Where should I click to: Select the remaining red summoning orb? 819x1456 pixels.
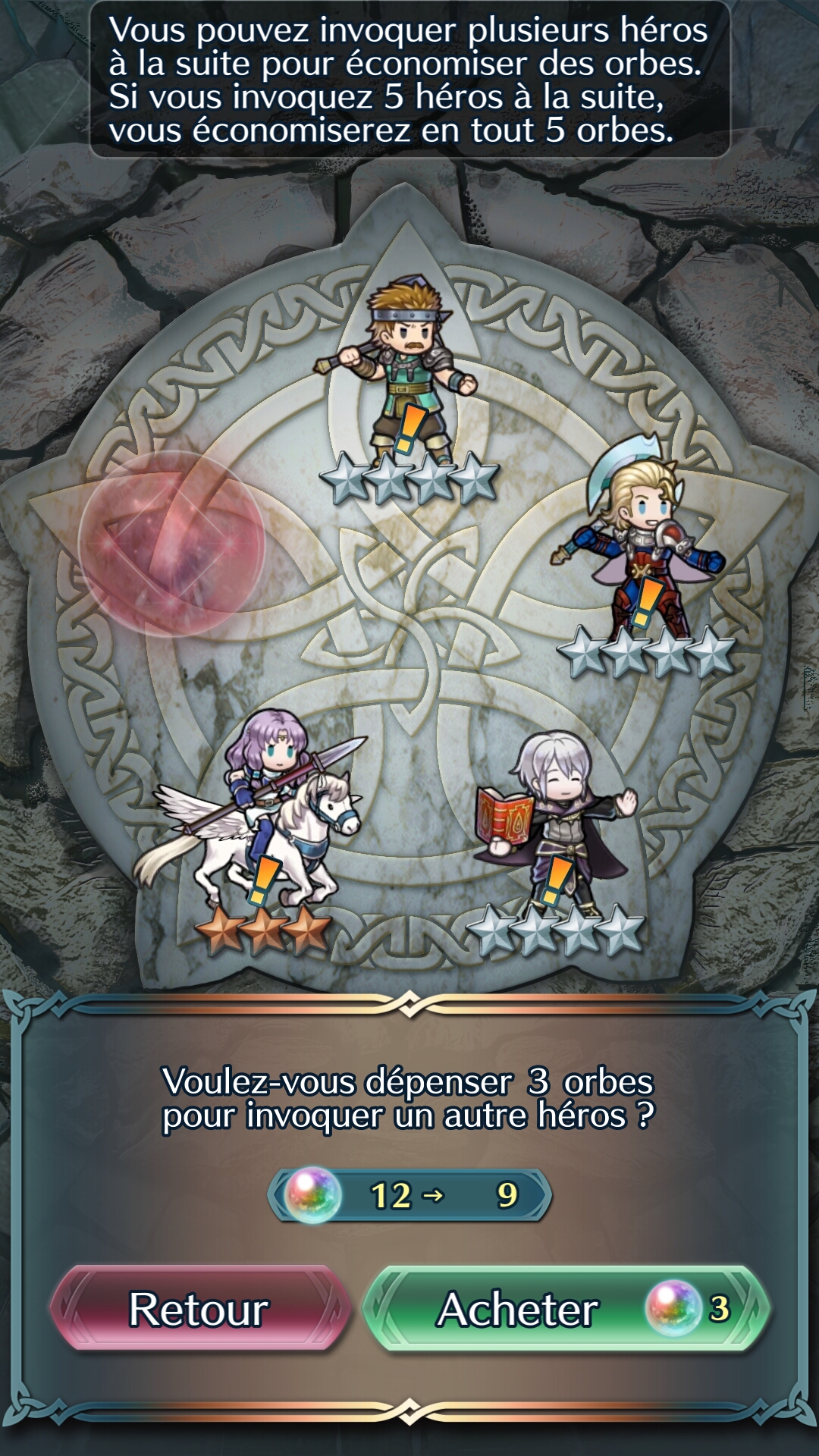click(x=171, y=543)
